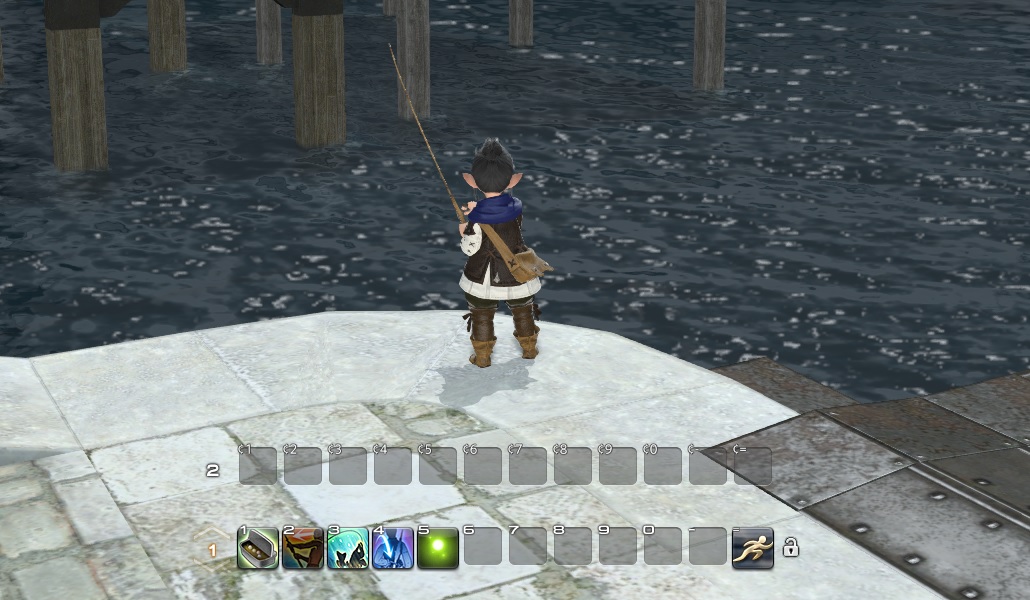The height and width of the screenshot is (600, 1030).
Task: Activate the fishing rod Cast ability
Action: (x=302, y=548)
